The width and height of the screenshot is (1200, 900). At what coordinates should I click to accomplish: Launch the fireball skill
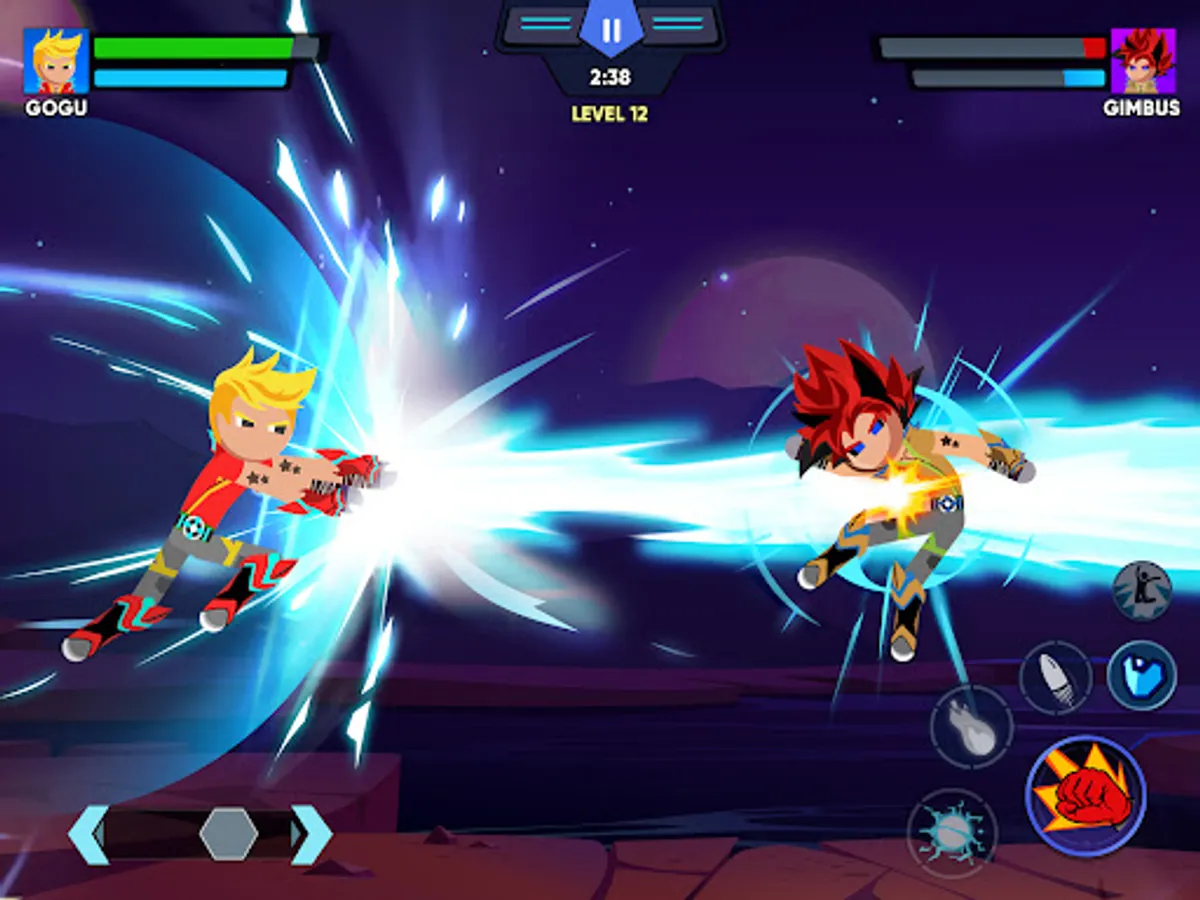tap(971, 727)
